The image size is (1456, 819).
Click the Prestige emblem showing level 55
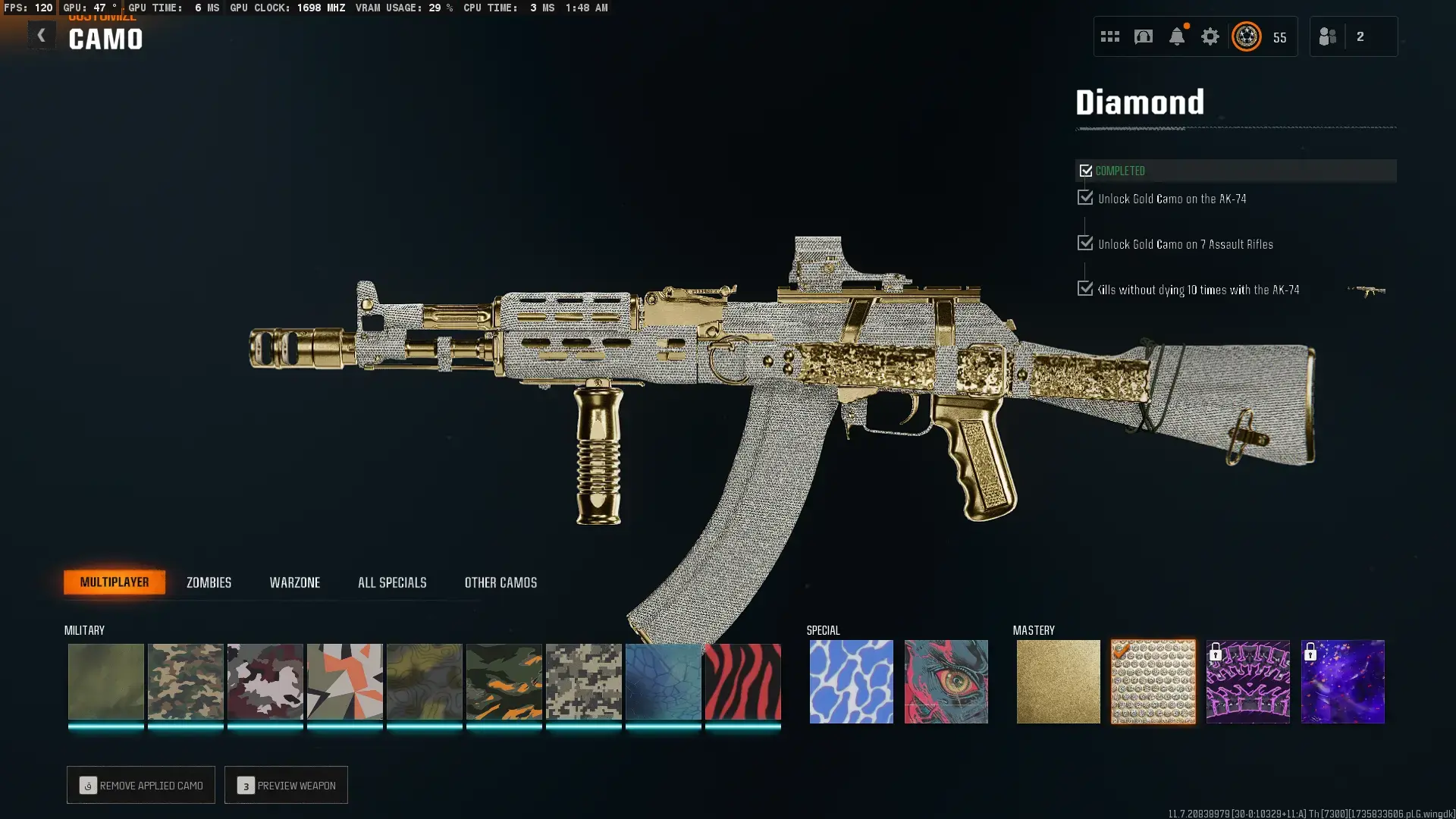[x=1246, y=36]
